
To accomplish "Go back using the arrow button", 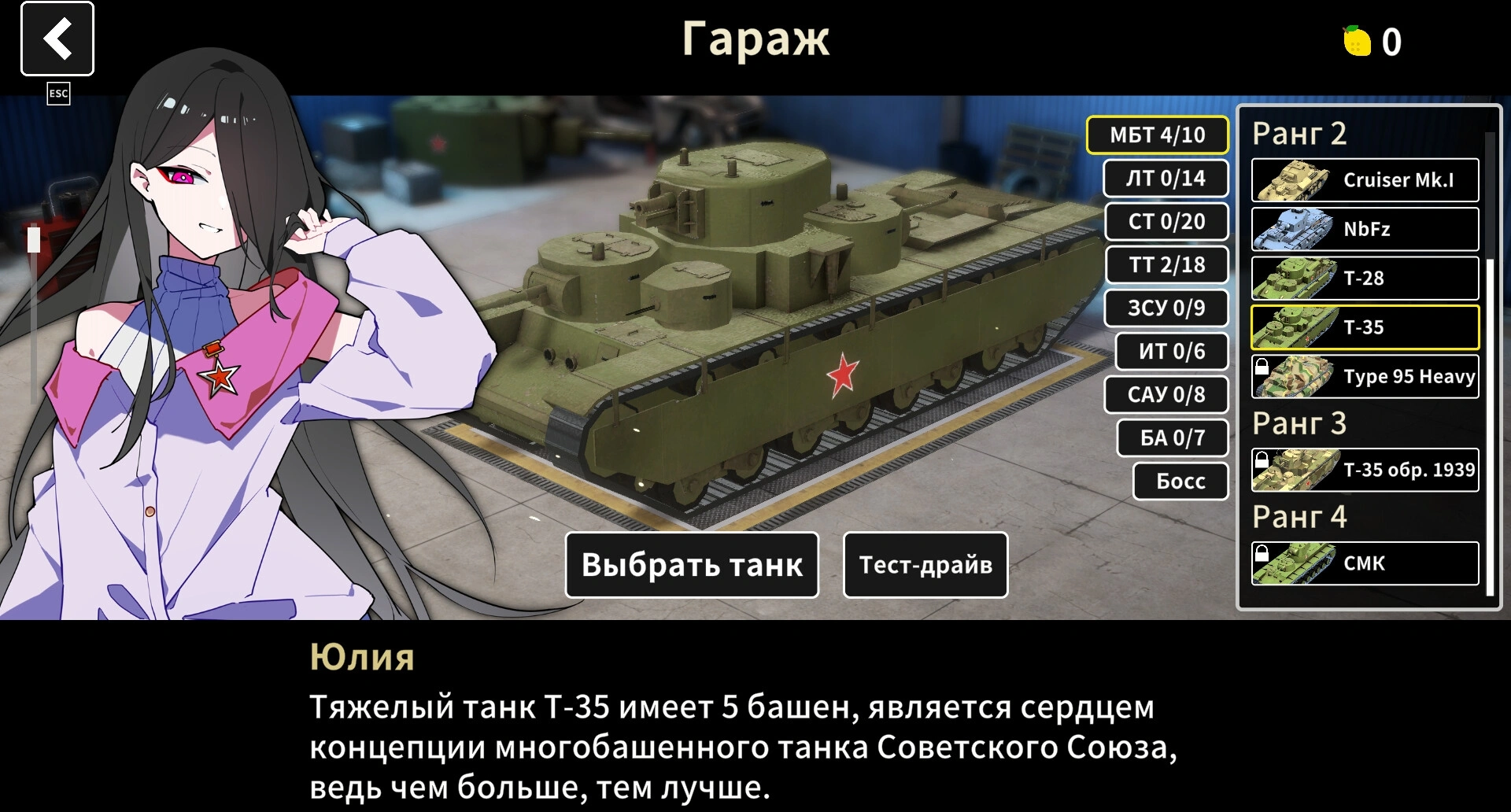I will click(57, 39).
